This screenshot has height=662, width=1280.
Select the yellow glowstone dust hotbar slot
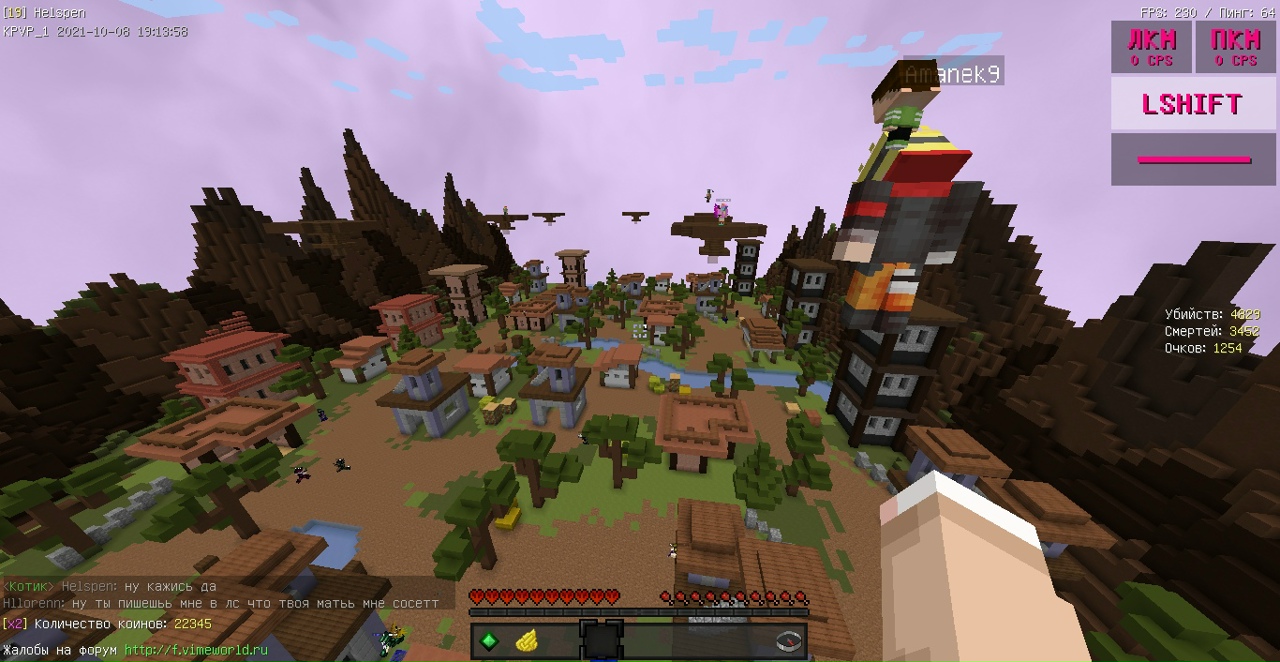(527, 641)
